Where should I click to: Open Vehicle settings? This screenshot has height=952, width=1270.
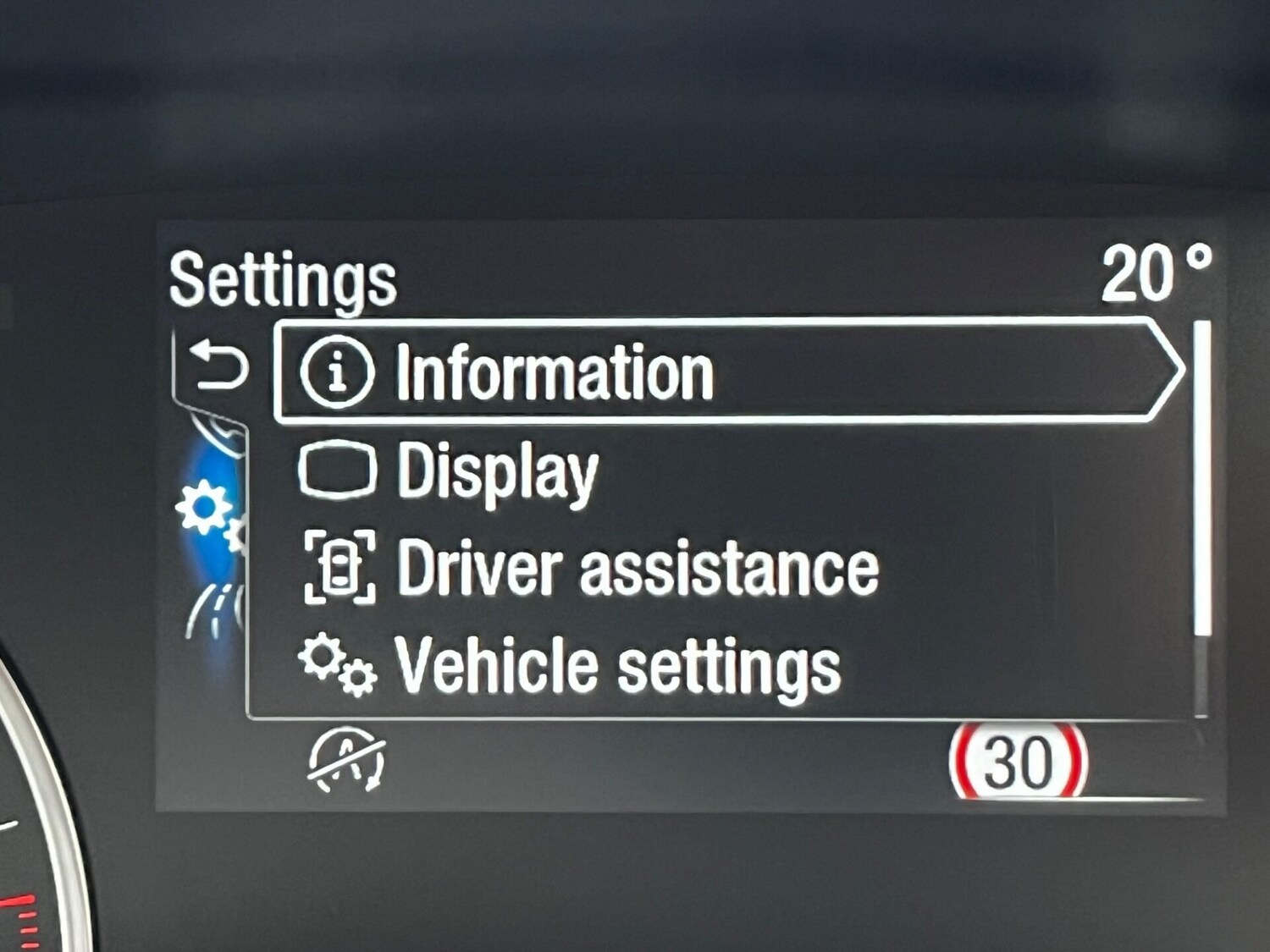(616, 666)
